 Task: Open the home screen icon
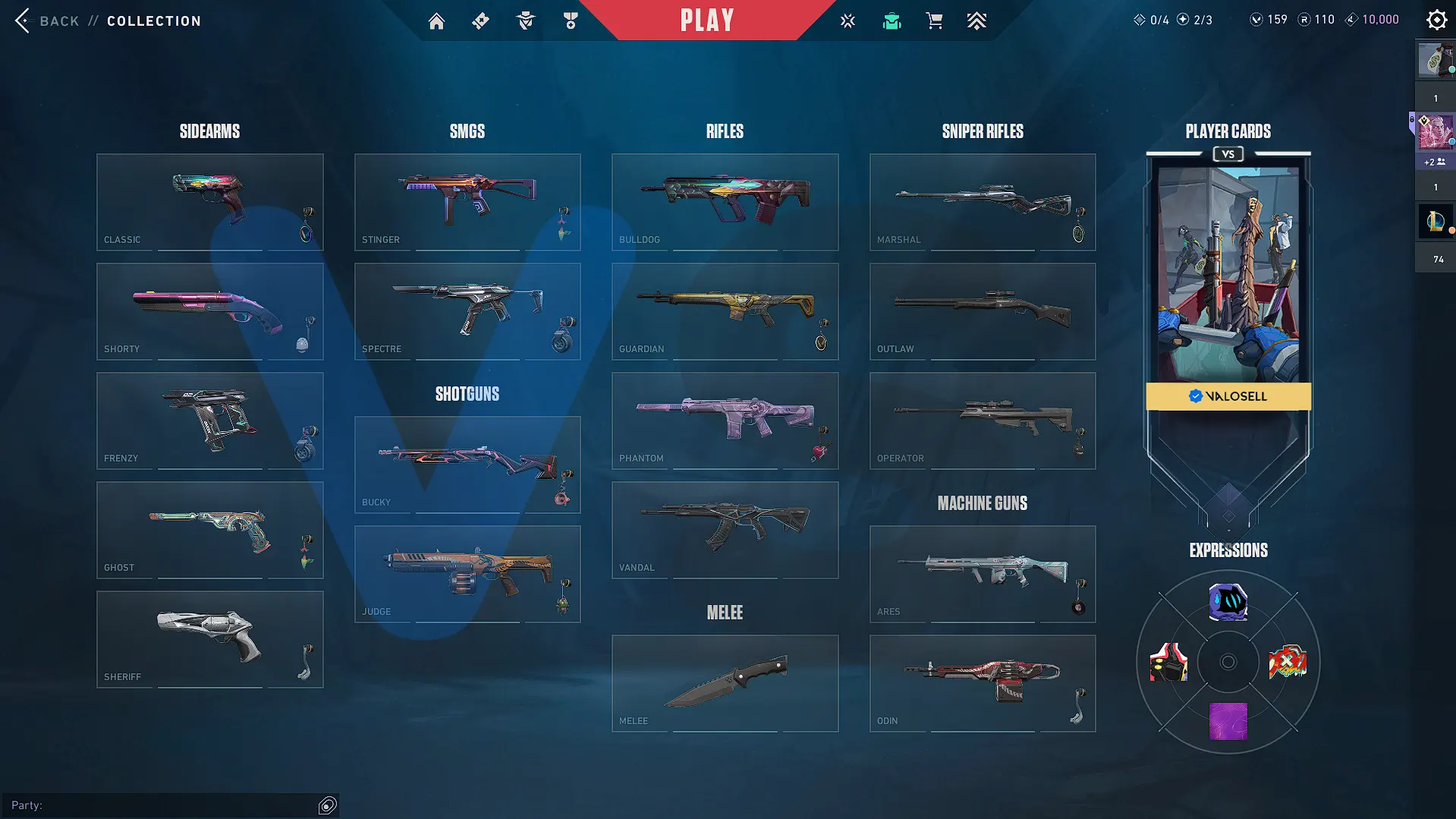tap(436, 21)
